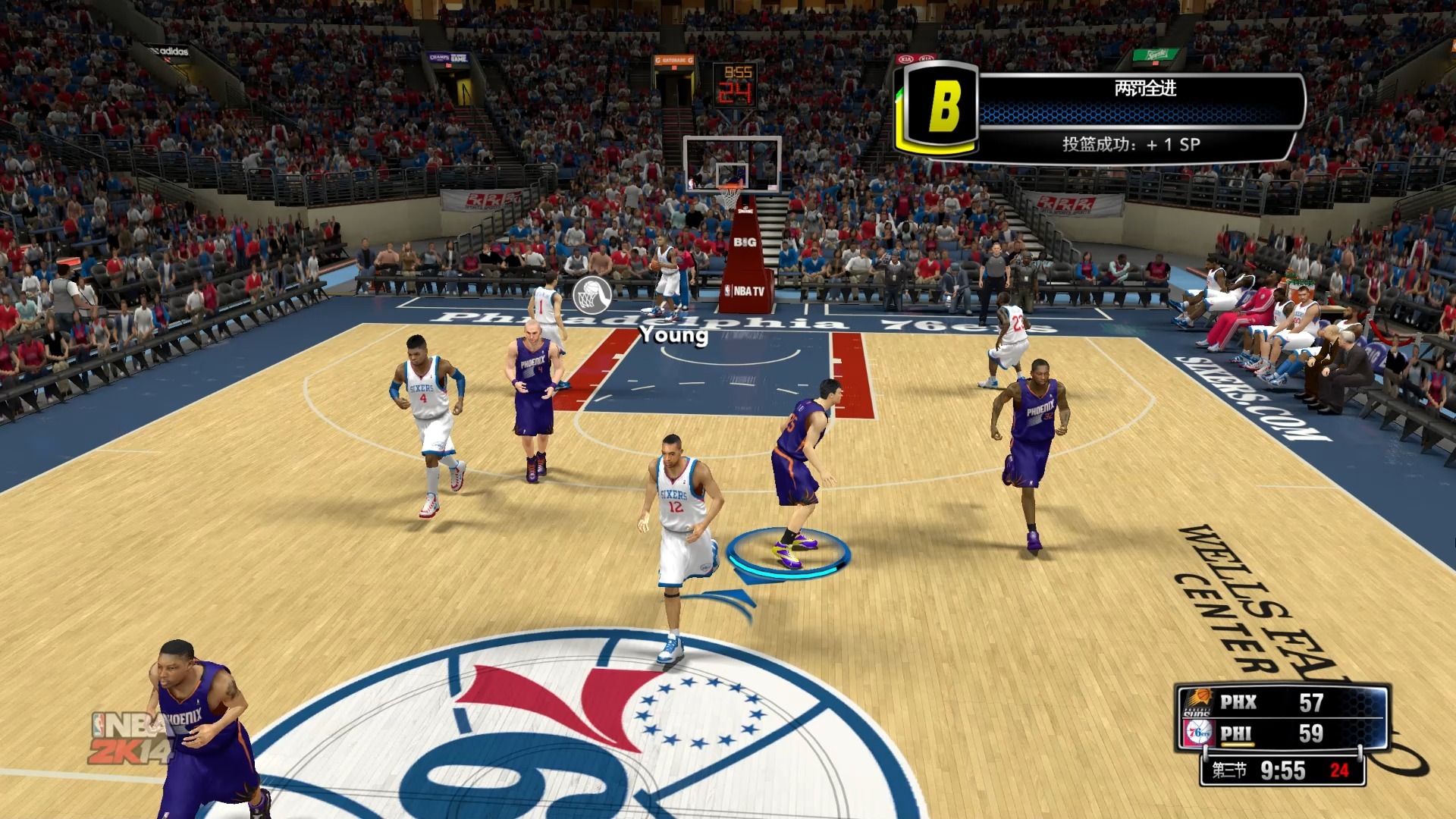The image size is (1456, 819).
Task: Open the 两罚全进 feedback banner
Action: pos(1144,89)
